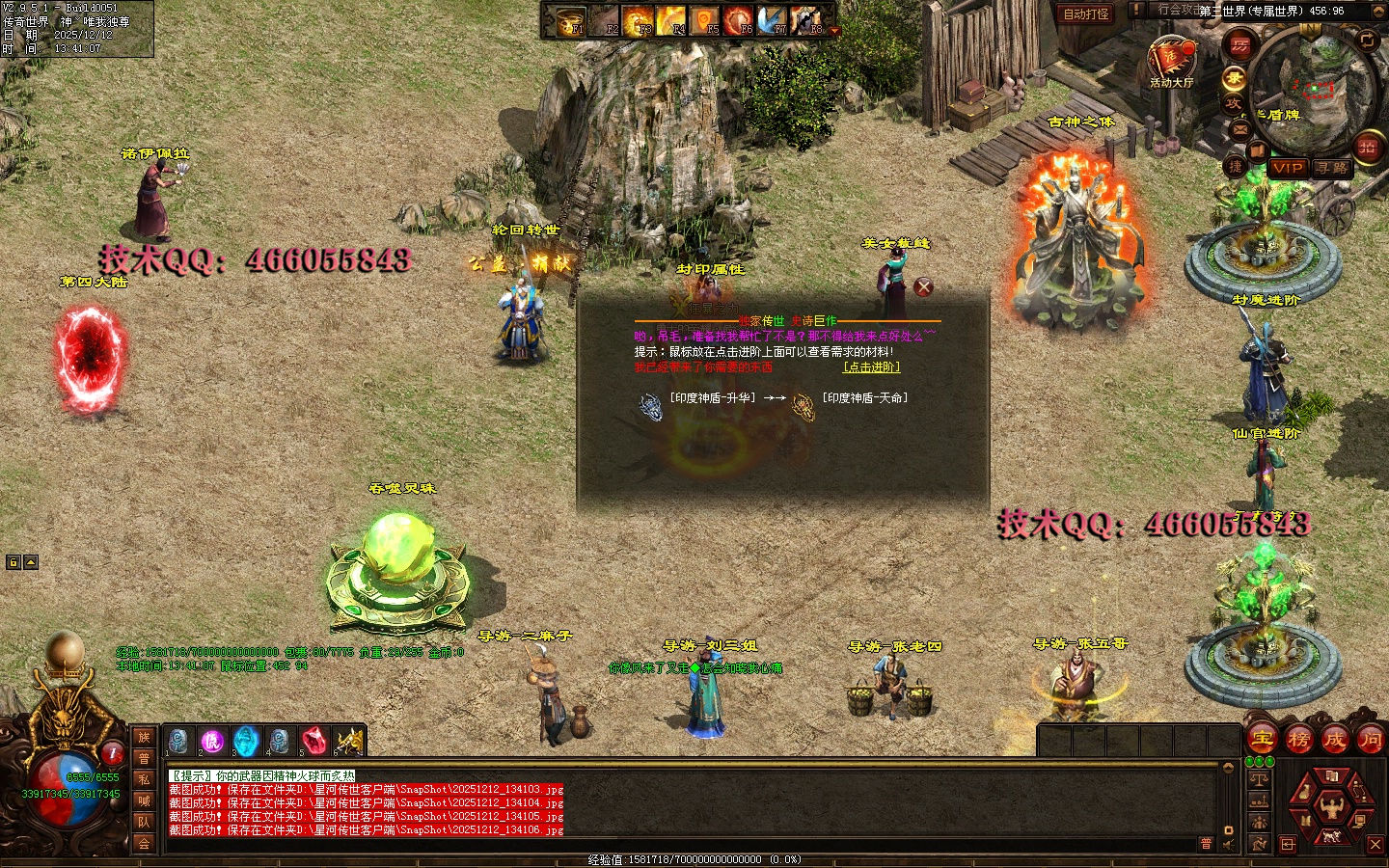
Task: Activate 寻路 pathfinding button
Action: [1333, 168]
